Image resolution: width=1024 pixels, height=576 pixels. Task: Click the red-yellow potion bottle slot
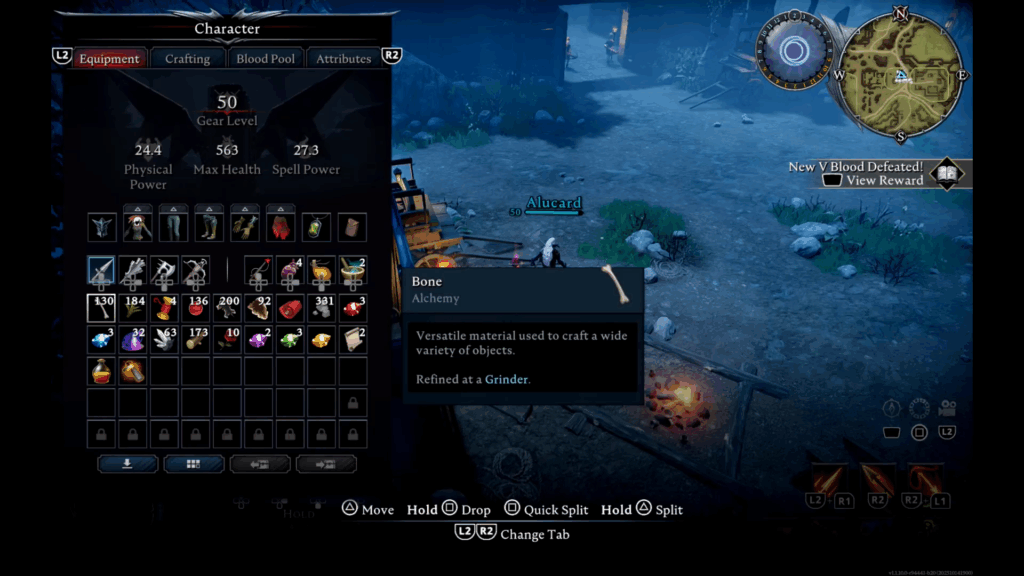coord(102,372)
